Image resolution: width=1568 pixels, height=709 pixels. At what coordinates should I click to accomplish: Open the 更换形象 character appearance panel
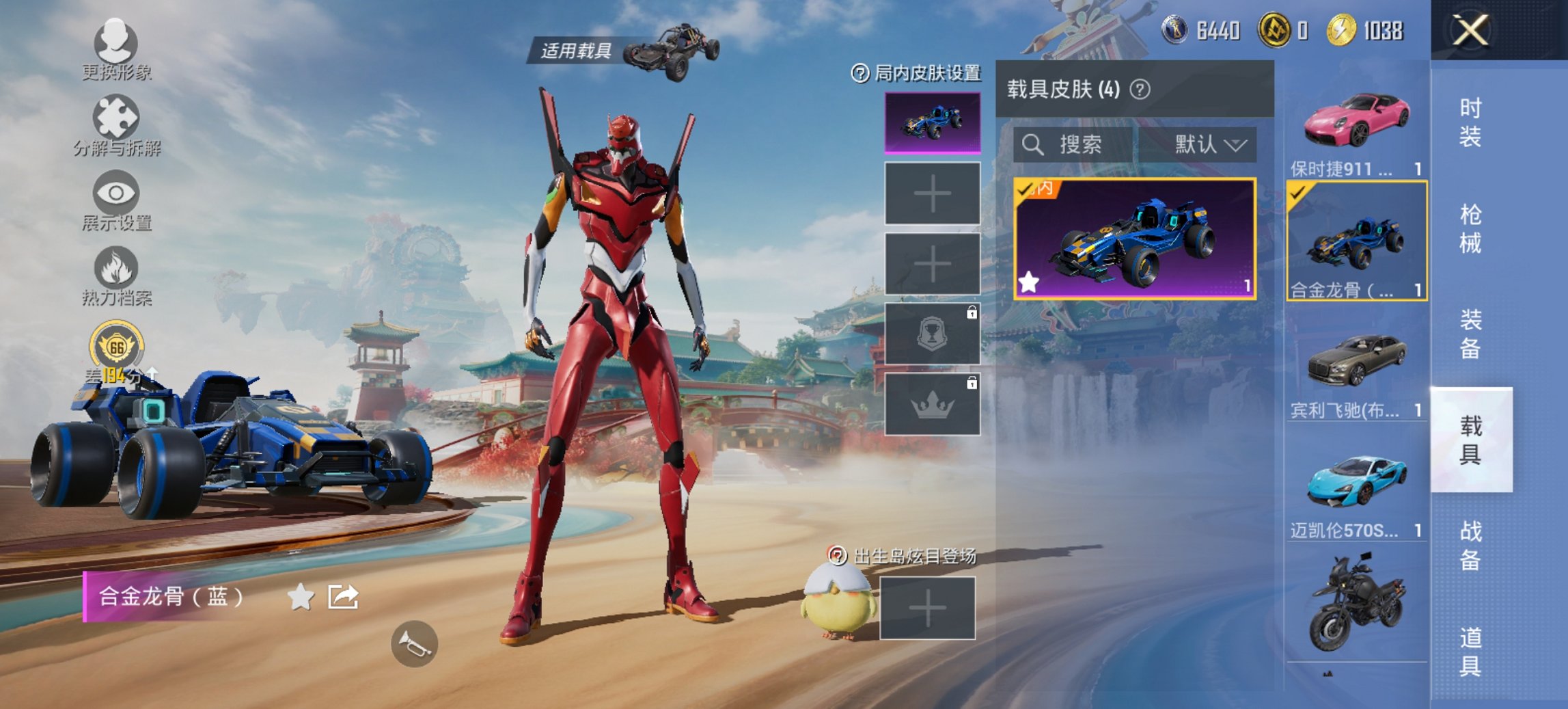point(116,51)
